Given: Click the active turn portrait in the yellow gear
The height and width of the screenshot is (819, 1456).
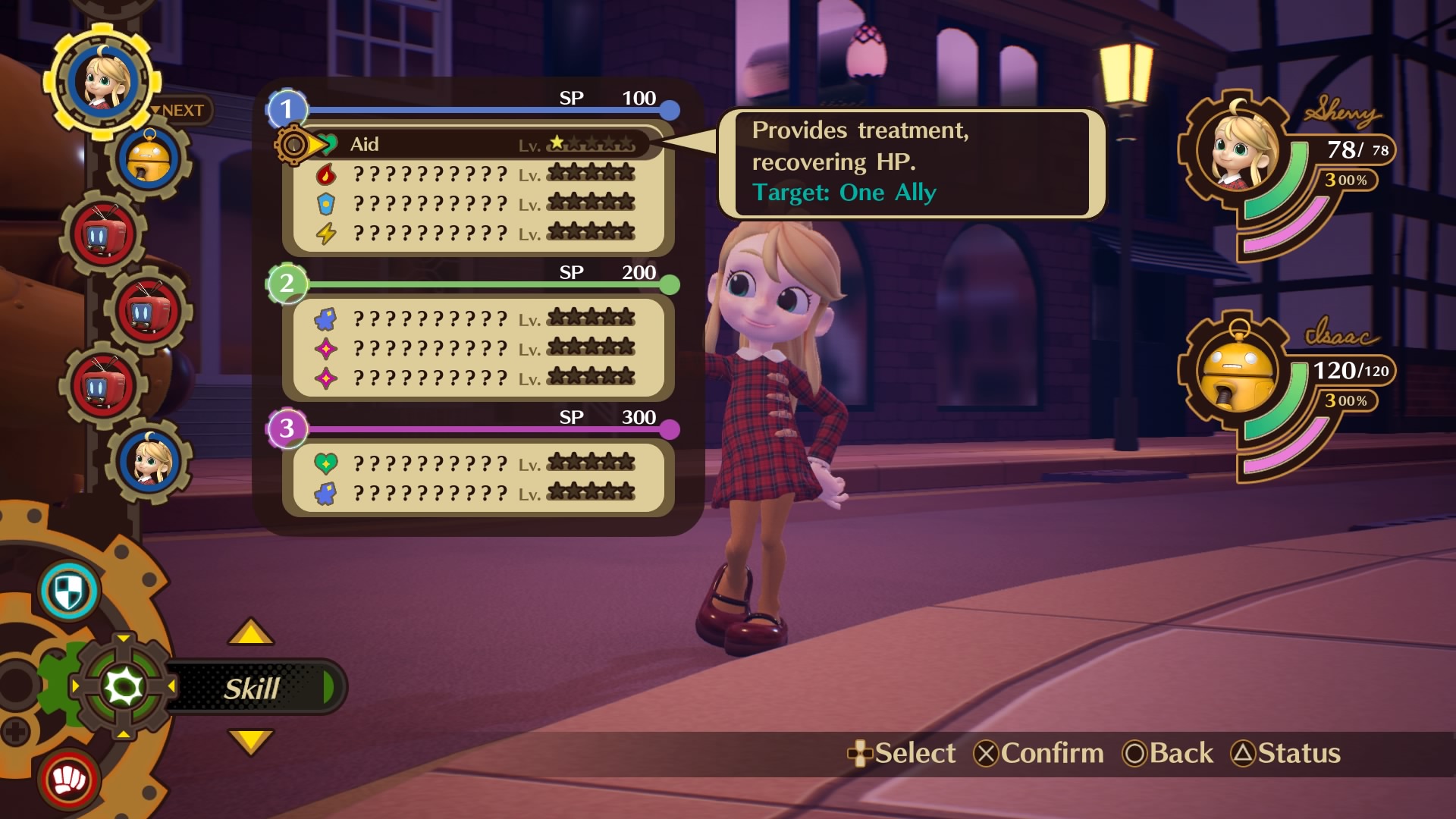Looking at the screenshot, I should (102, 80).
